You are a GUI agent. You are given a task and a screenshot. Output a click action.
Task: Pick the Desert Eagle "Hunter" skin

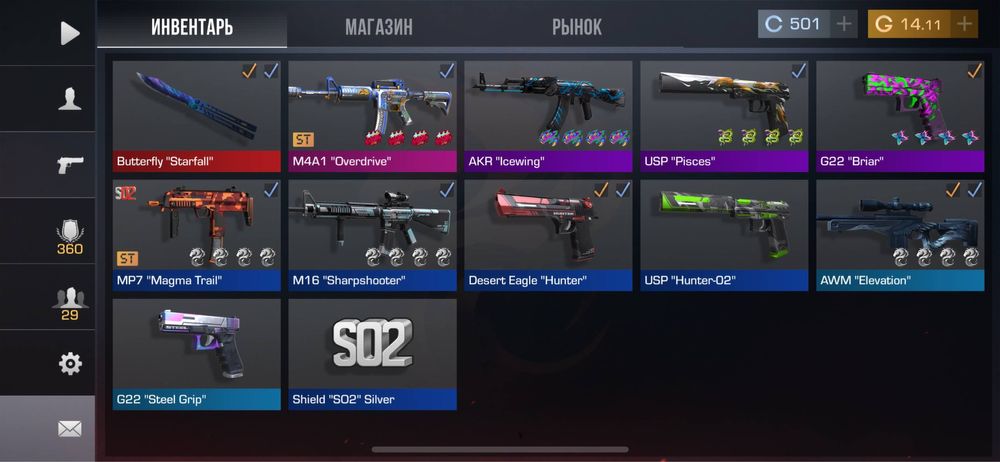548,235
